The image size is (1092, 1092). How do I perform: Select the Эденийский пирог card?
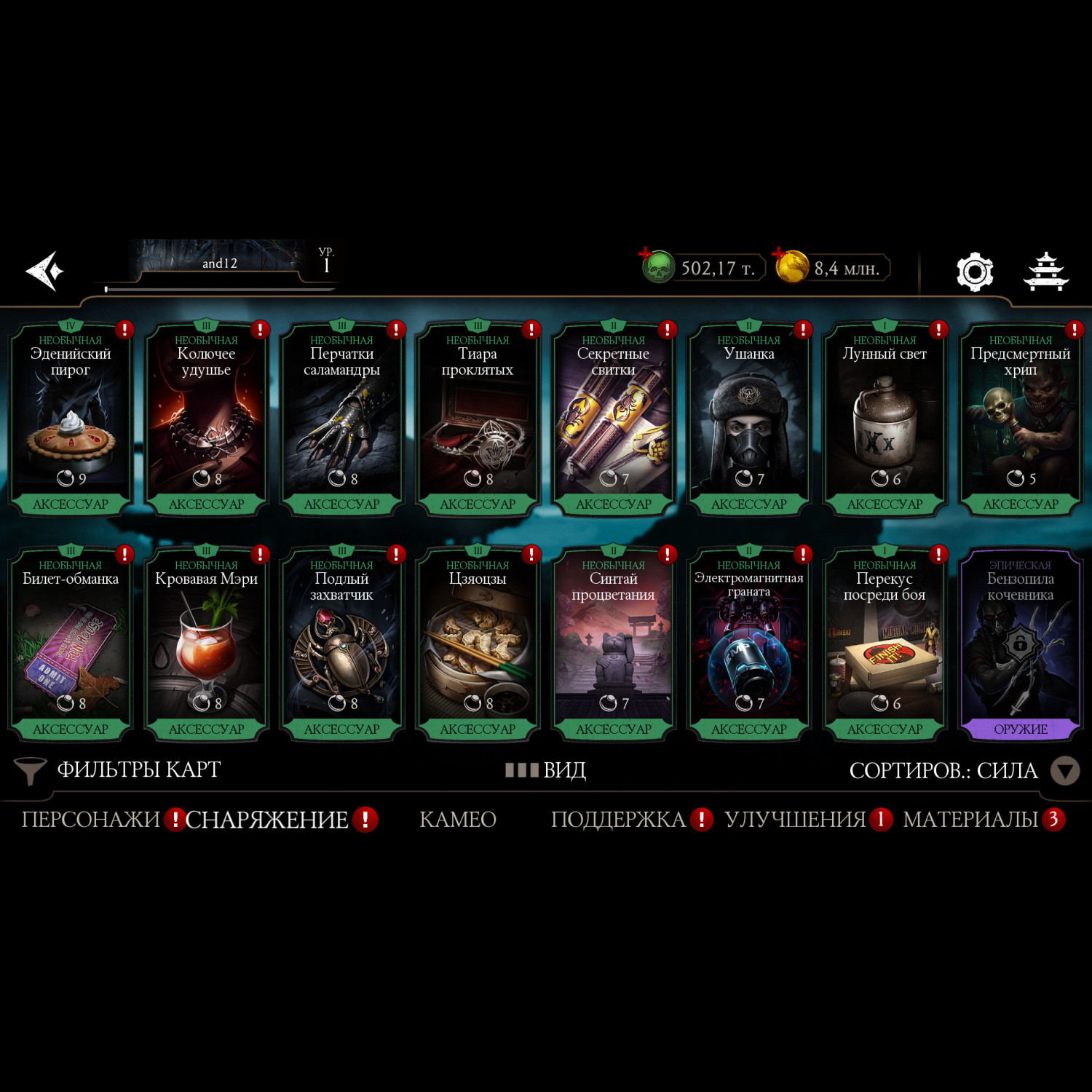[71, 419]
